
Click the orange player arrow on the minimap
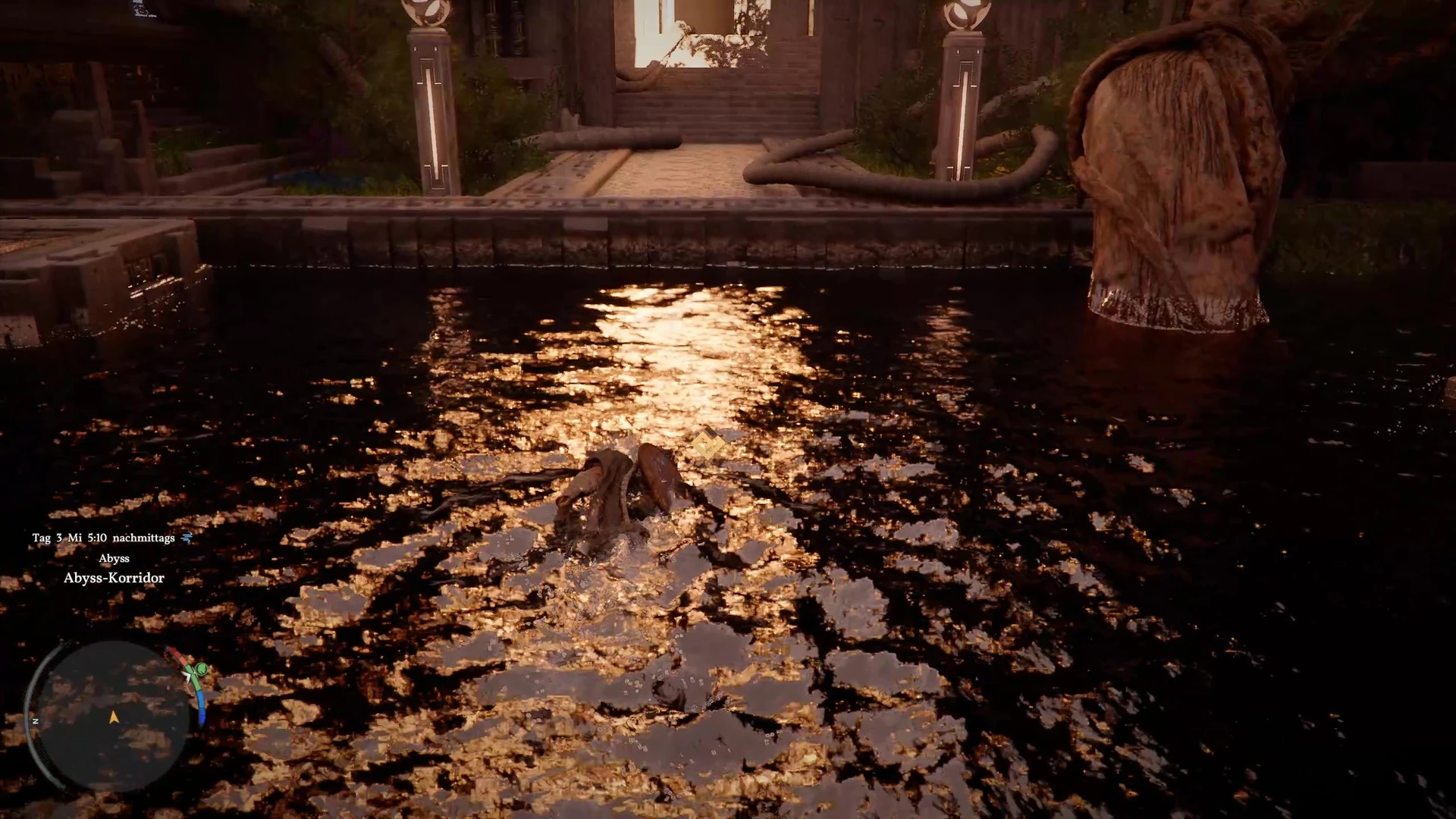click(x=114, y=717)
